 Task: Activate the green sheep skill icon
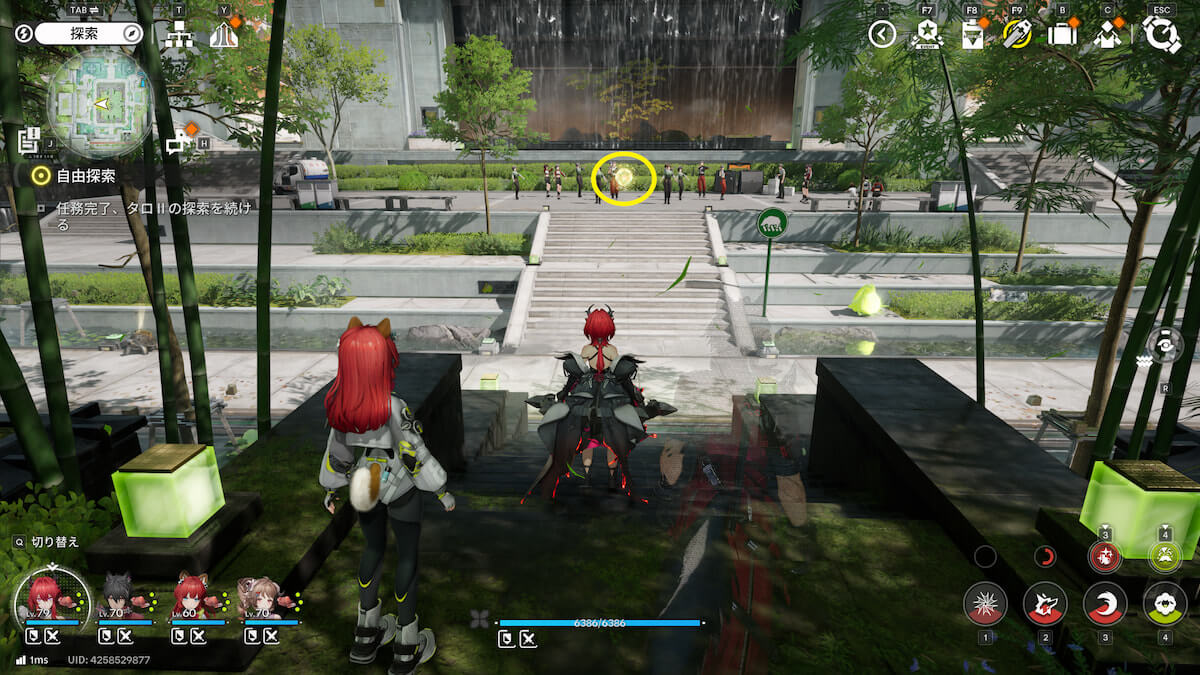pos(1165,604)
